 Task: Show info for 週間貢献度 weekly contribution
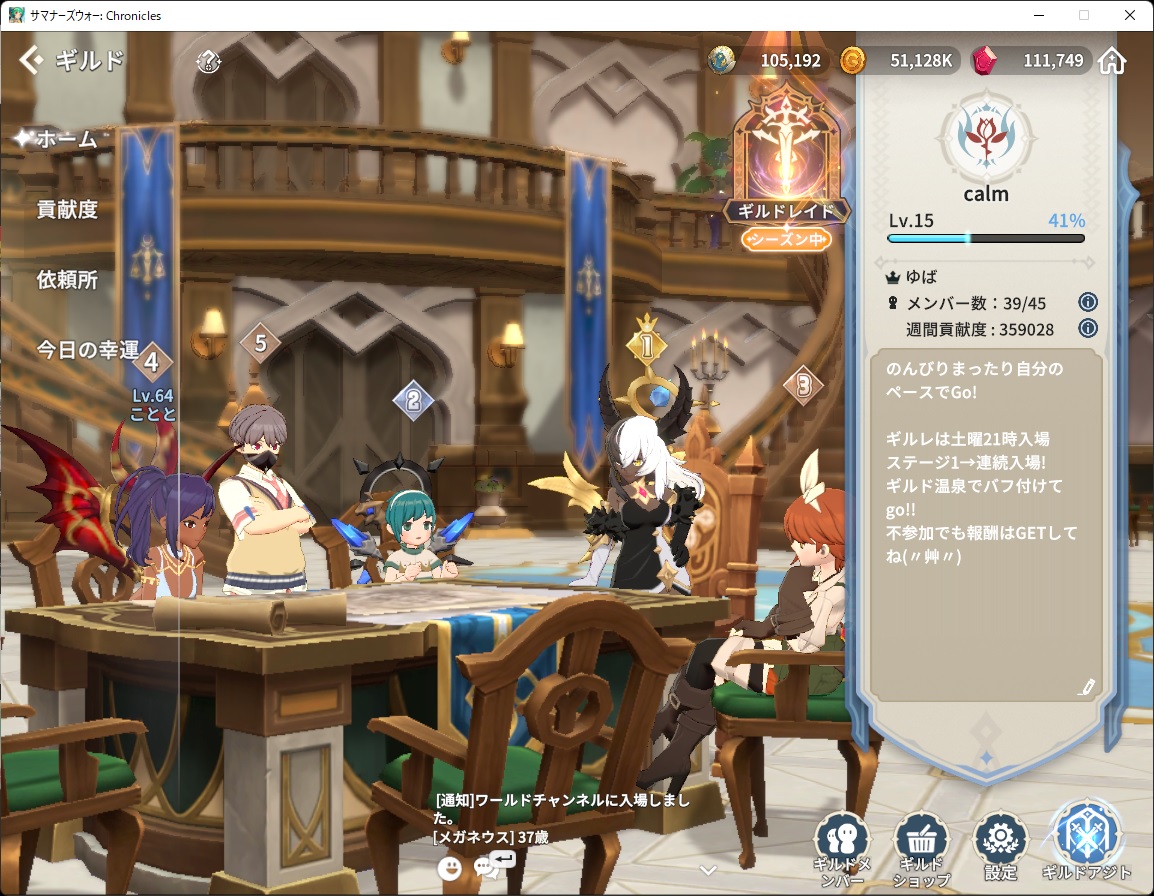point(1088,329)
